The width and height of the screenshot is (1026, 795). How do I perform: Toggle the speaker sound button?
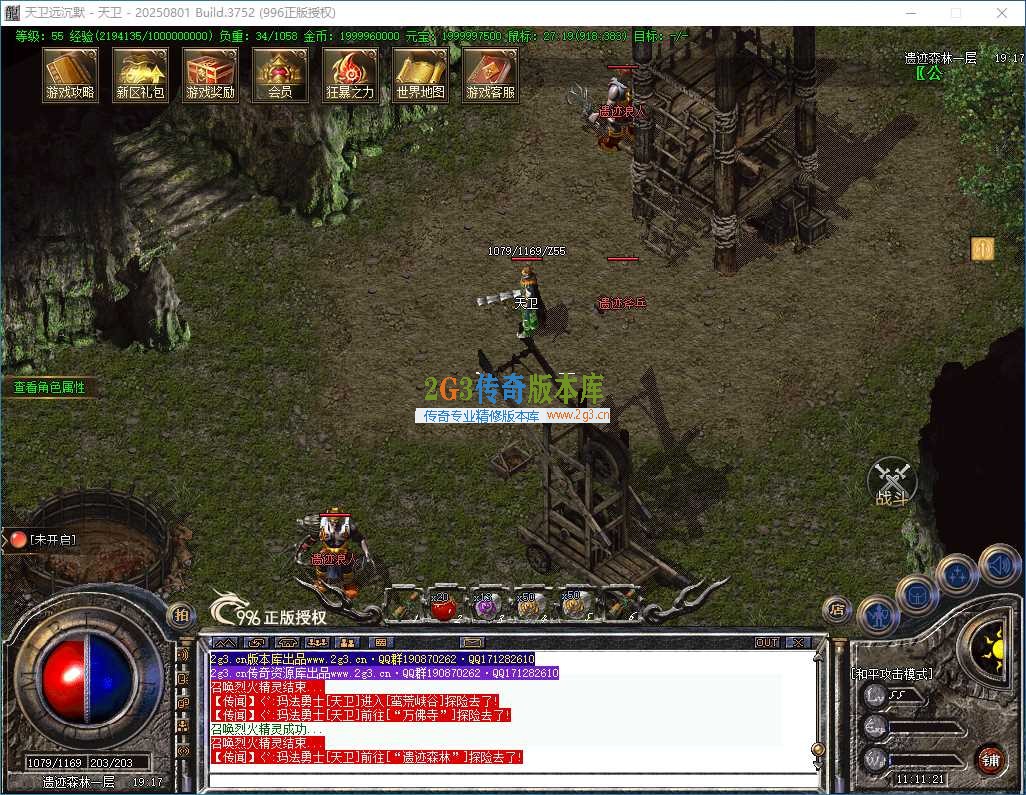(x=999, y=565)
